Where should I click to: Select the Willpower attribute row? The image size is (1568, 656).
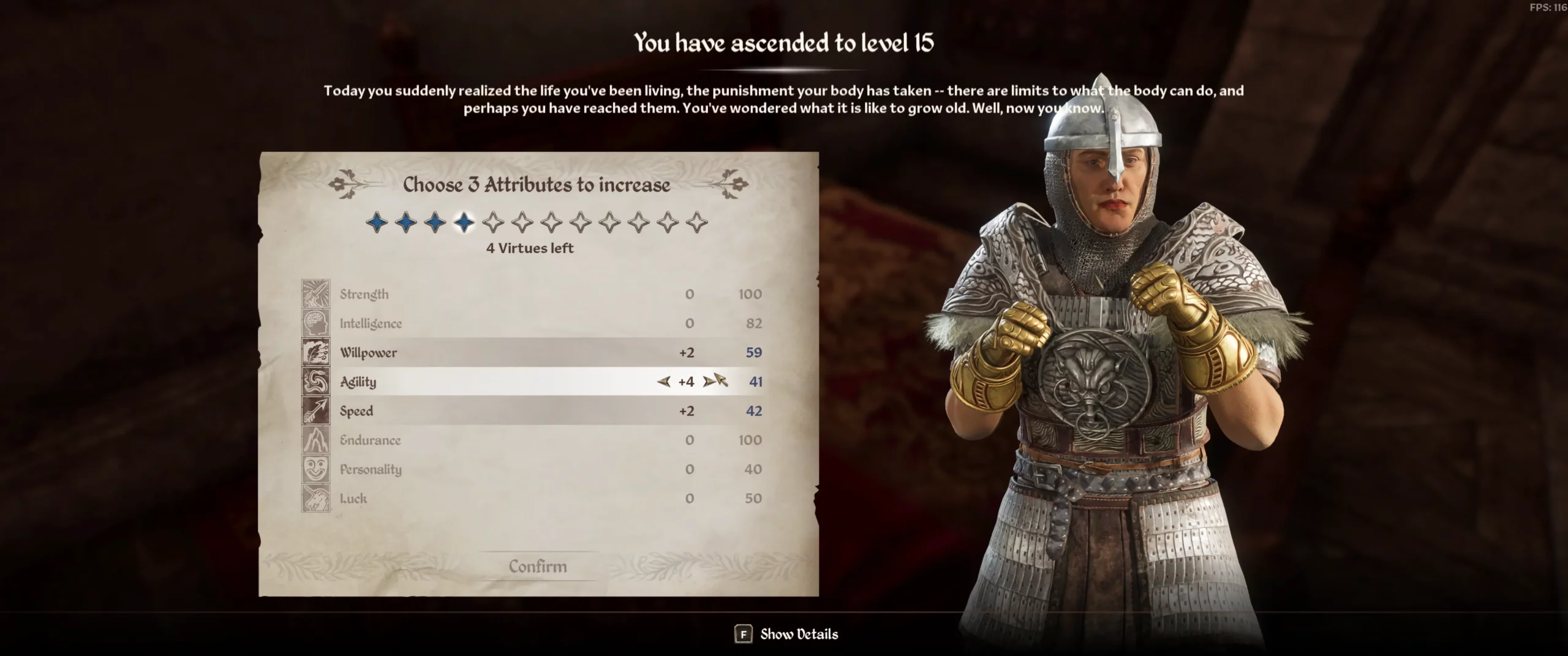(x=532, y=353)
